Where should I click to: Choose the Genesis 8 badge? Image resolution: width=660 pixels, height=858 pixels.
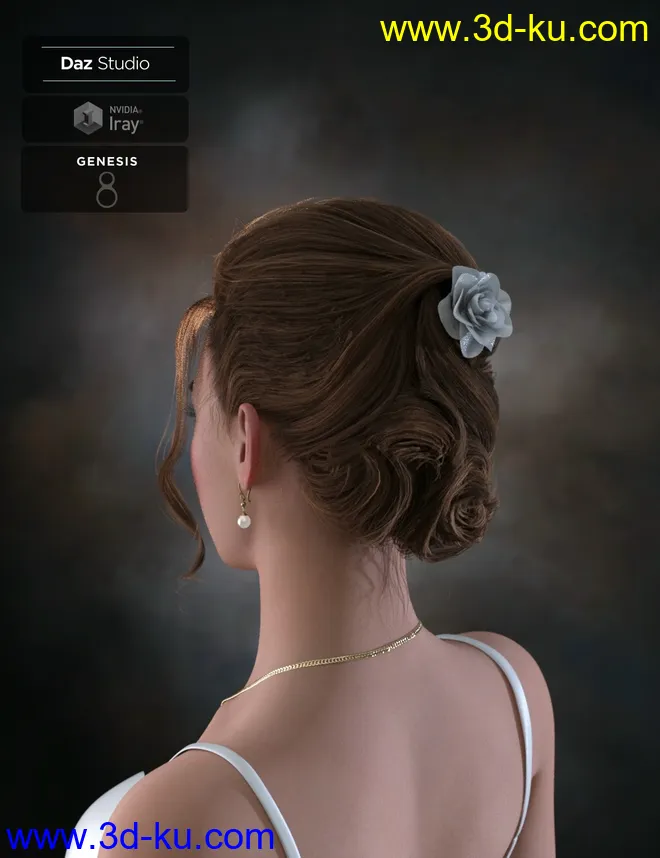click(105, 180)
